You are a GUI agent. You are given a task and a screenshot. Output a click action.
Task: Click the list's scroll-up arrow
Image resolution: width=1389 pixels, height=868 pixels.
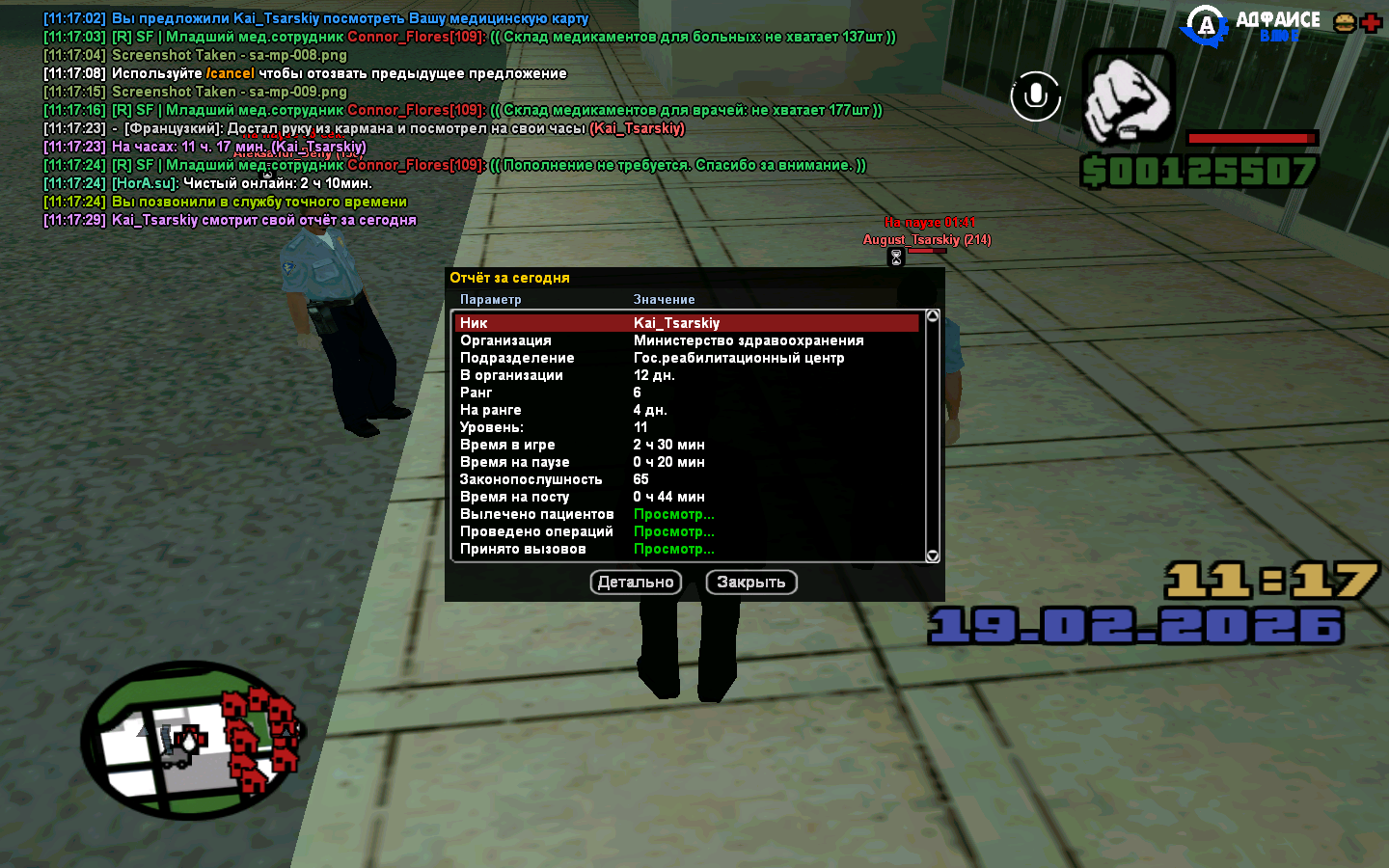(933, 316)
